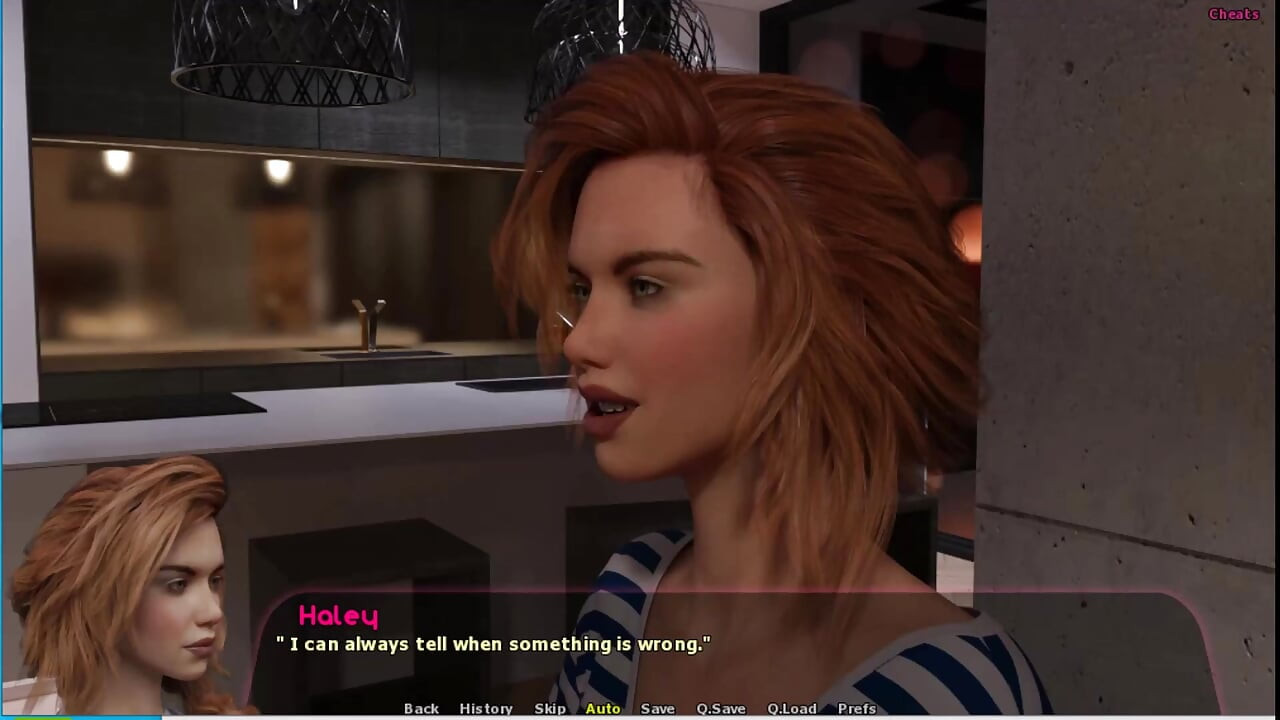The height and width of the screenshot is (720, 1280).
Task: Open the Prefs settings menu
Action: coord(857,708)
